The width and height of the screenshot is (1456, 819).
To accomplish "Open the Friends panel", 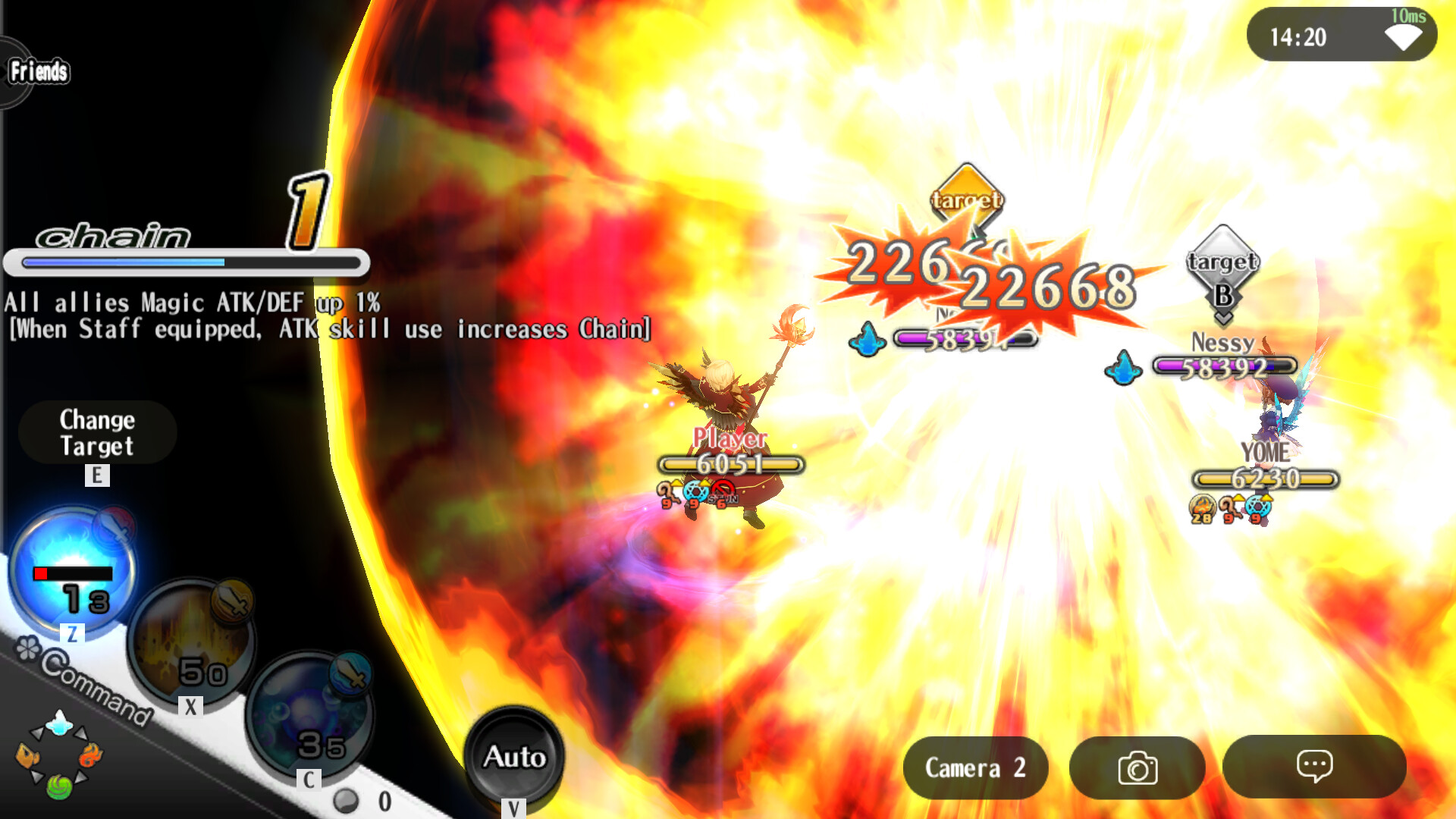I will tap(37, 72).
